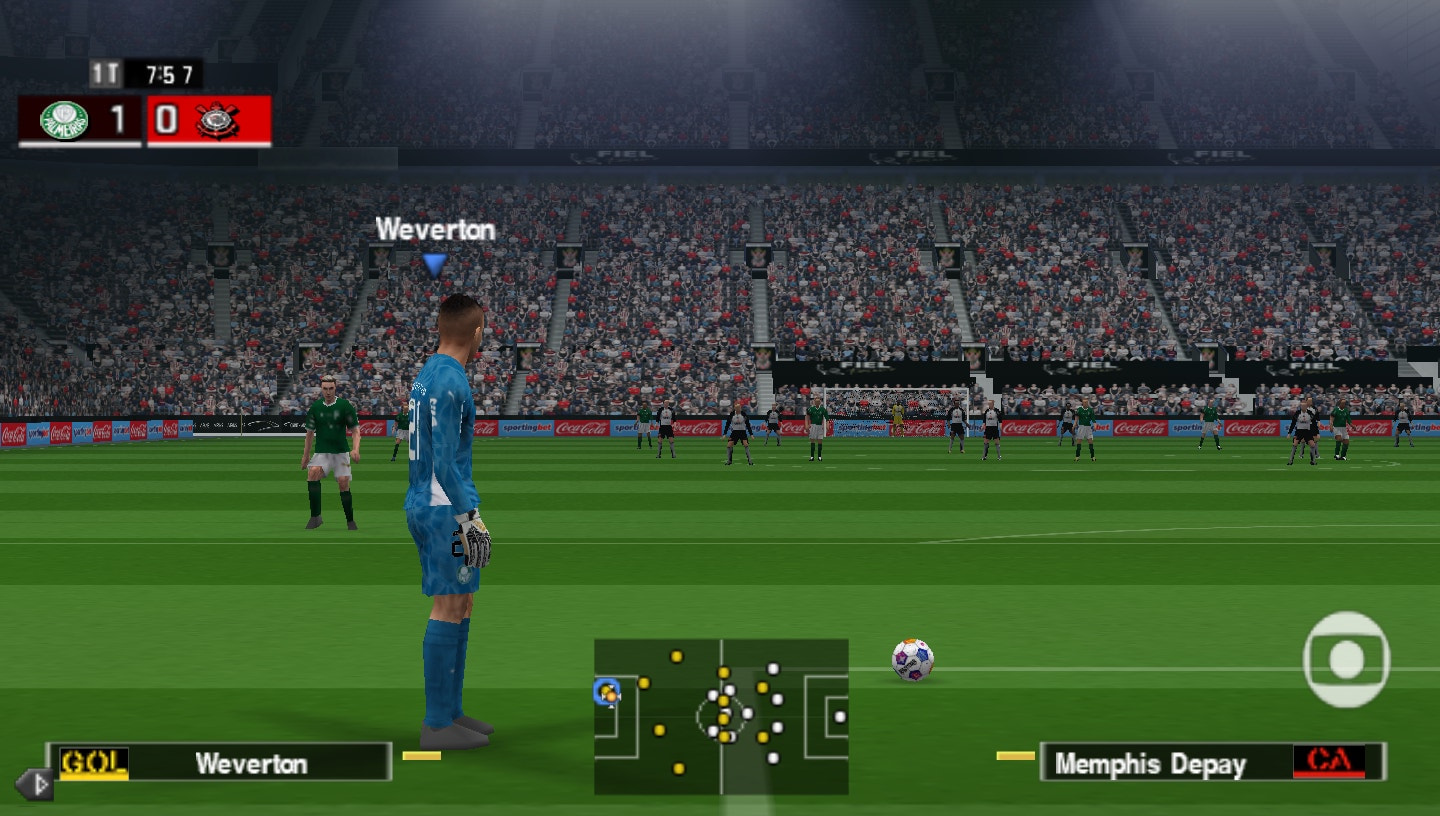Select the blue player cursor triangle above Weverton
The width and height of the screenshot is (1440, 816).
[433, 261]
